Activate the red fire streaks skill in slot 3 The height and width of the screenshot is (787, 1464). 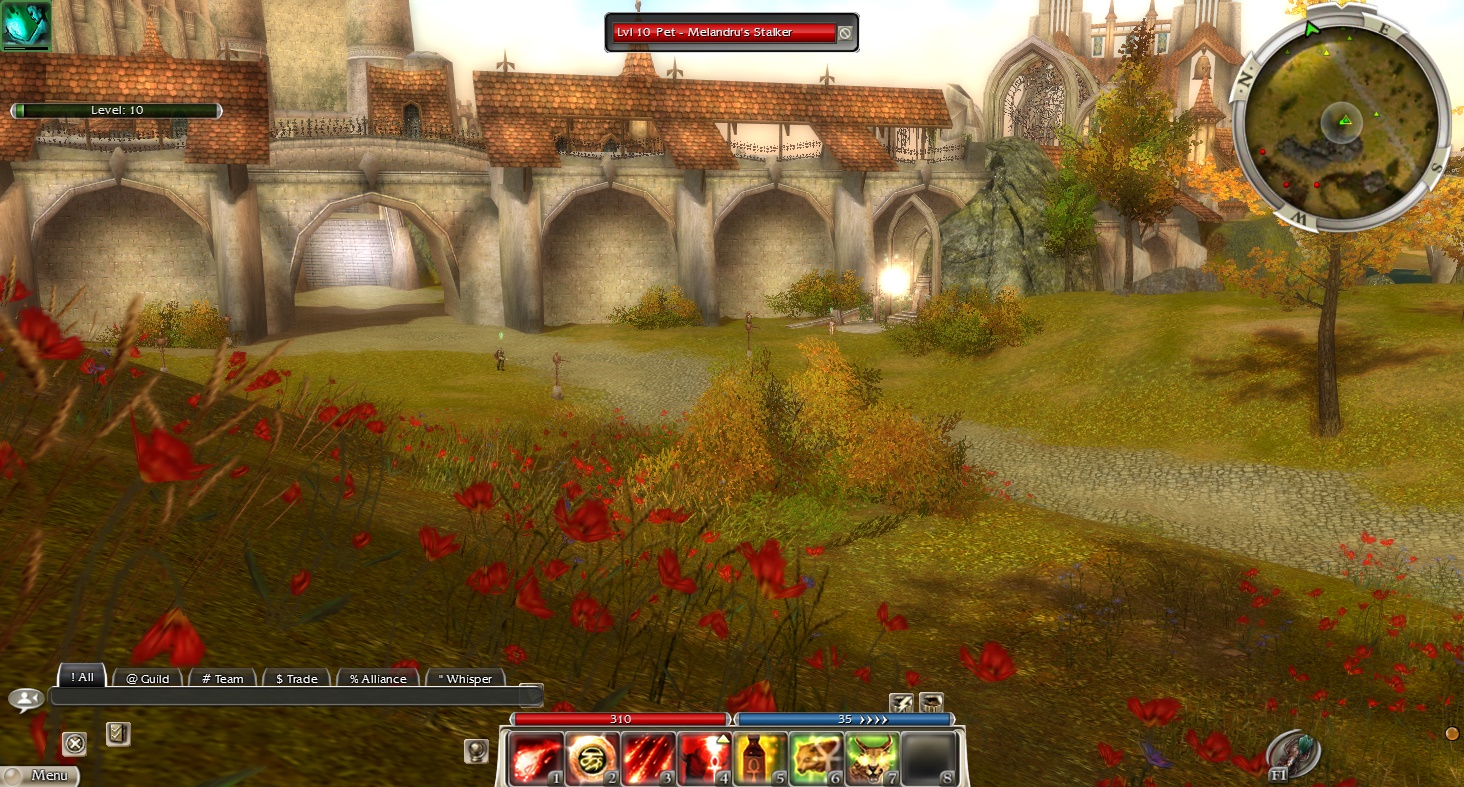(648, 758)
